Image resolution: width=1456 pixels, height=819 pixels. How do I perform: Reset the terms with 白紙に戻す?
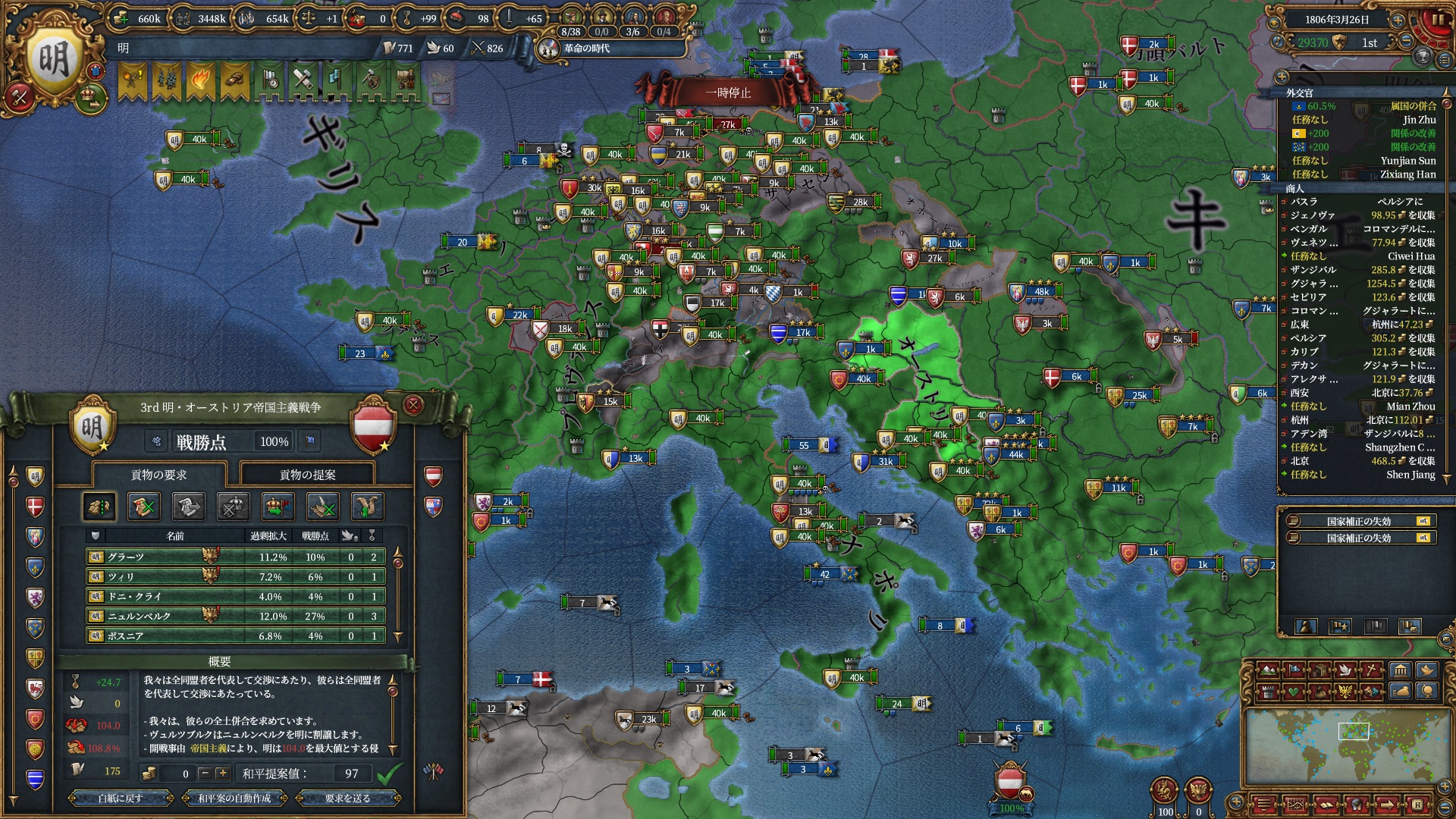pyautogui.click(x=120, y=798)
